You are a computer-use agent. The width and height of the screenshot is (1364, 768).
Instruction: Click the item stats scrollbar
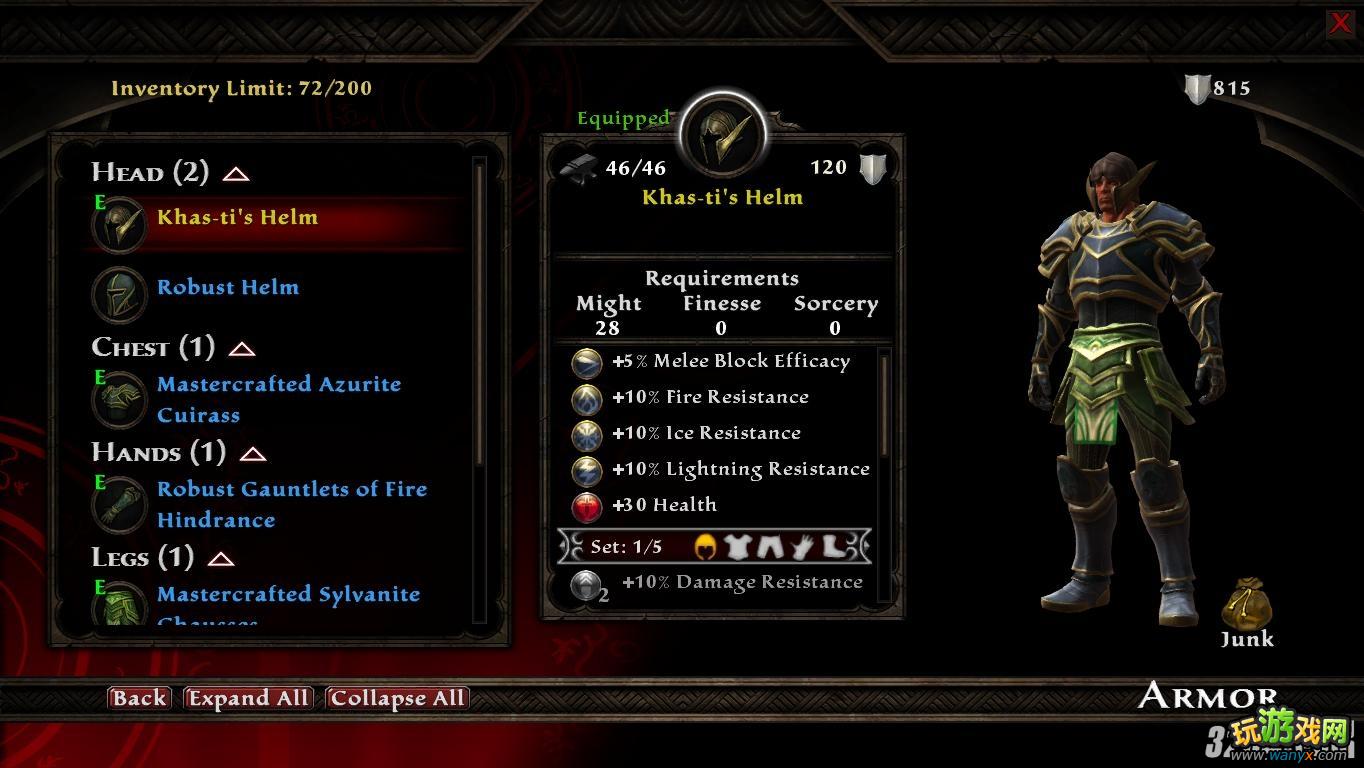pyautogui.click(x=884, y=400)
